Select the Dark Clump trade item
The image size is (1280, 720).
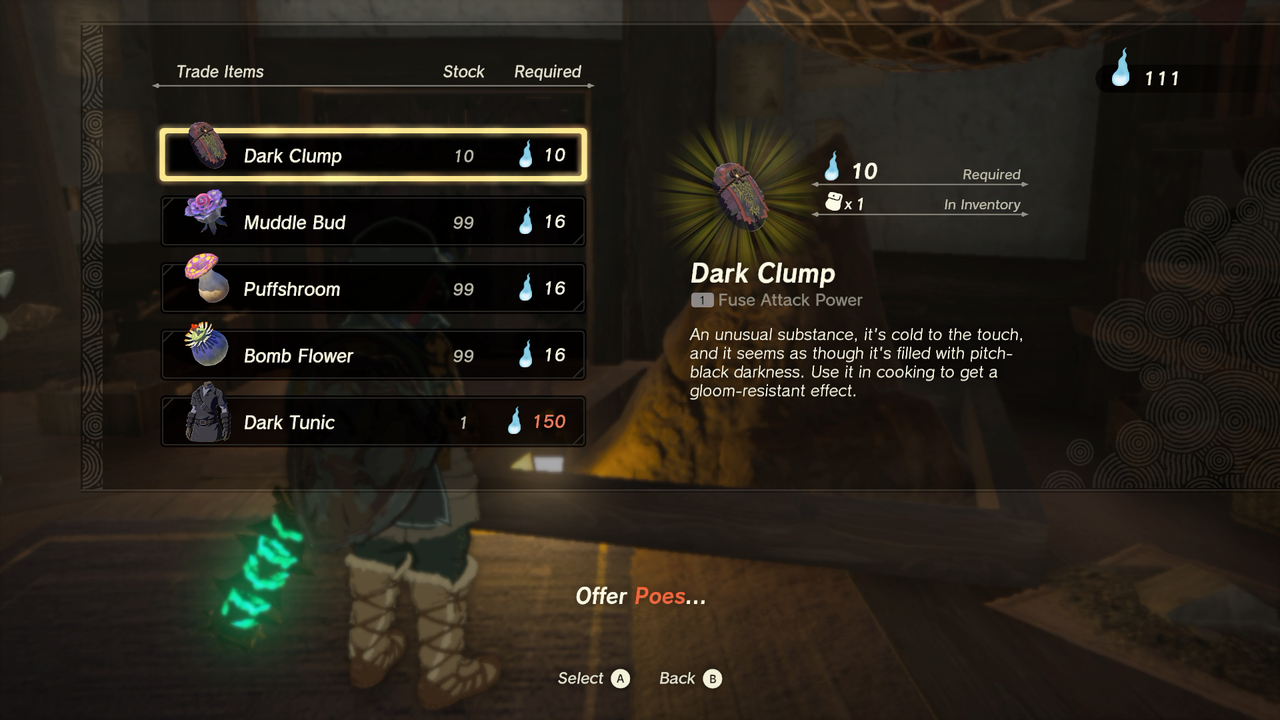tap(373, 155)
